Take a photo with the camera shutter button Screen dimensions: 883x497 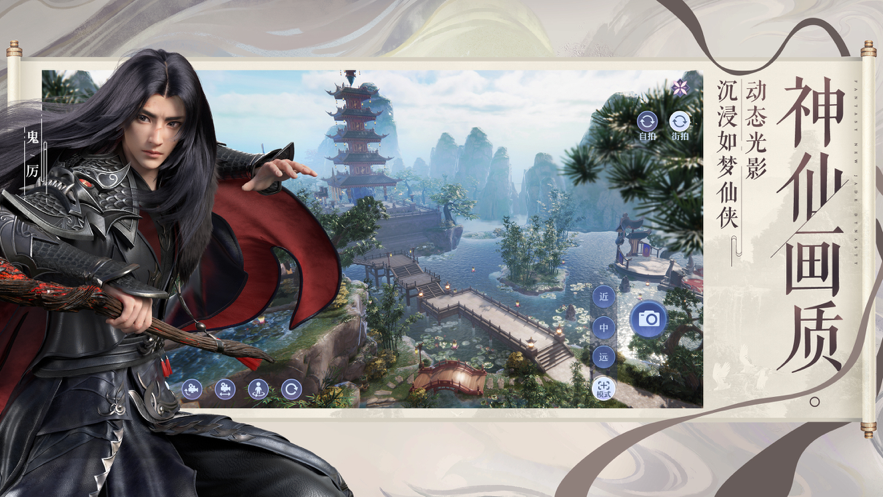pyautogui.click(x=648, y=319)
